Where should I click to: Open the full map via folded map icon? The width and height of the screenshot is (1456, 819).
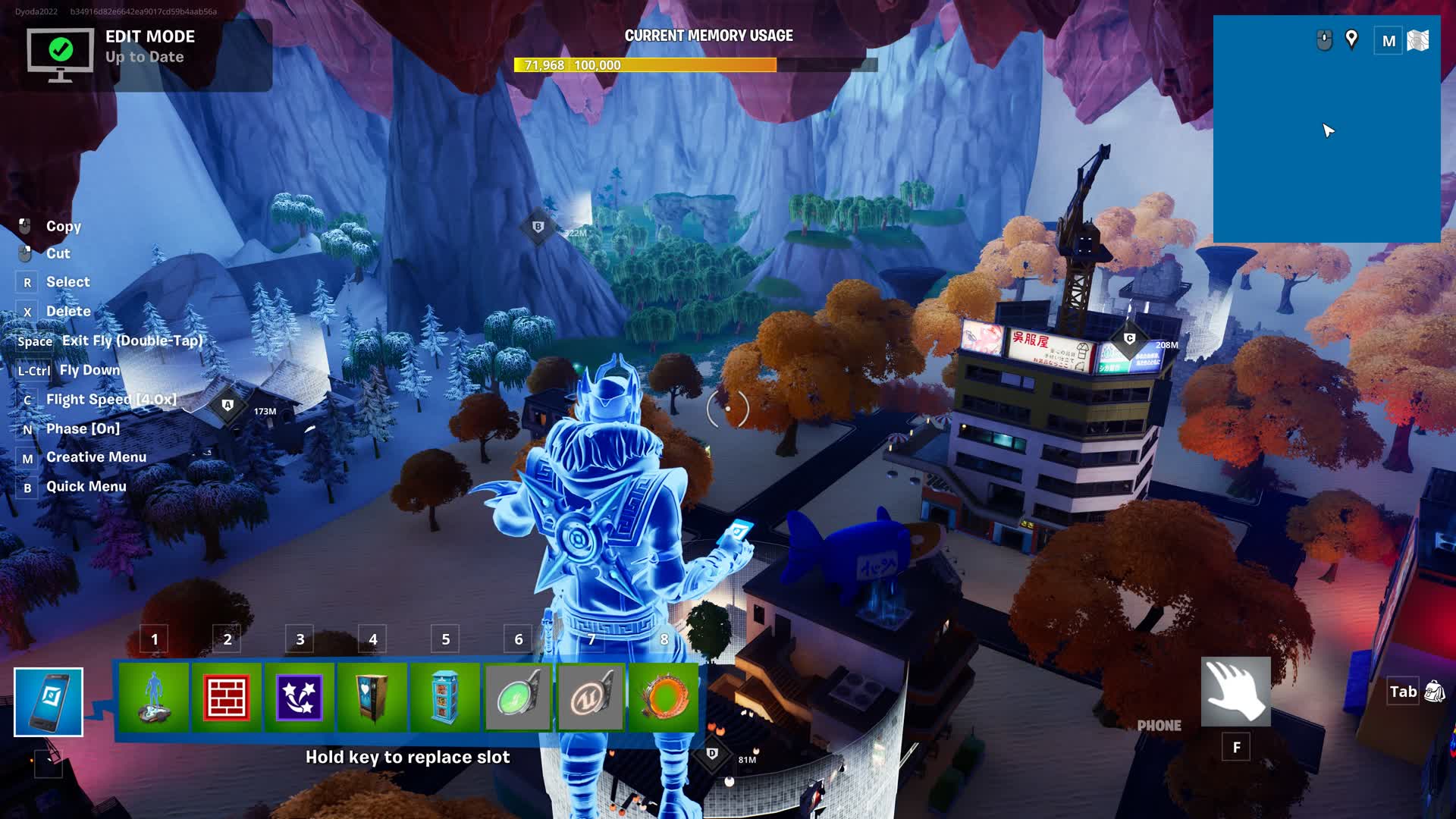(x=1418, y=41)
